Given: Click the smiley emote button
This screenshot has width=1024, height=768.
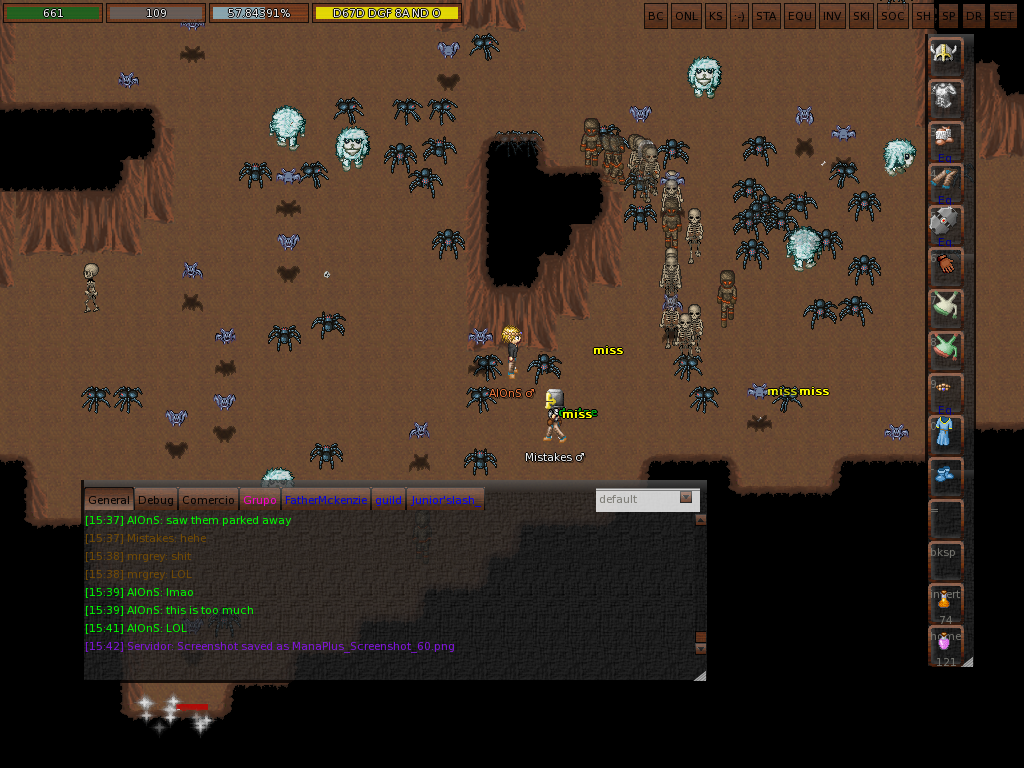Looking at the screenshot, I should pos(739,16).
